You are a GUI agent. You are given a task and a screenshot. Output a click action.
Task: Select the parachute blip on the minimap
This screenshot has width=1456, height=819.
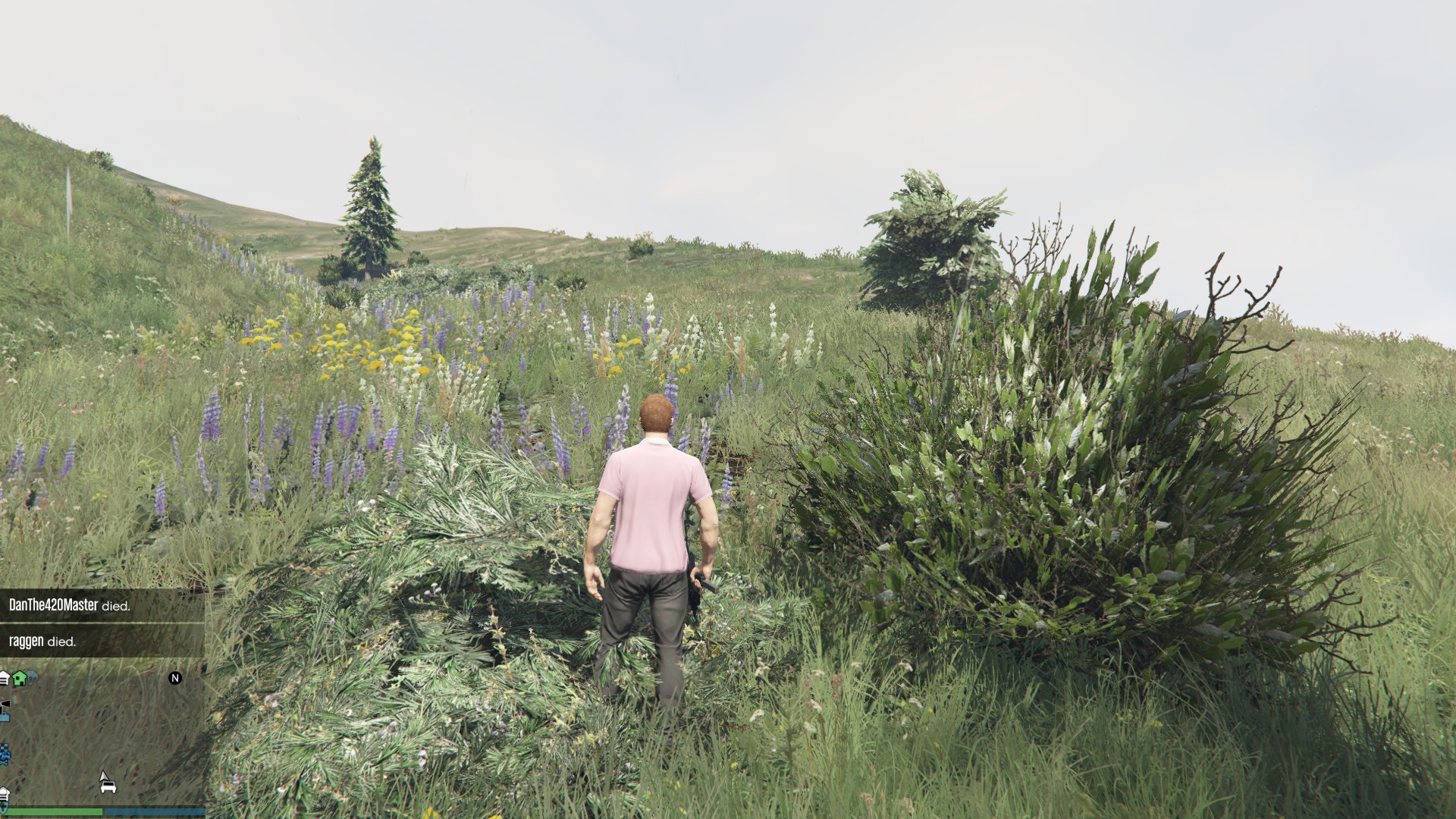pyautogui.click(x=33, y=678)
